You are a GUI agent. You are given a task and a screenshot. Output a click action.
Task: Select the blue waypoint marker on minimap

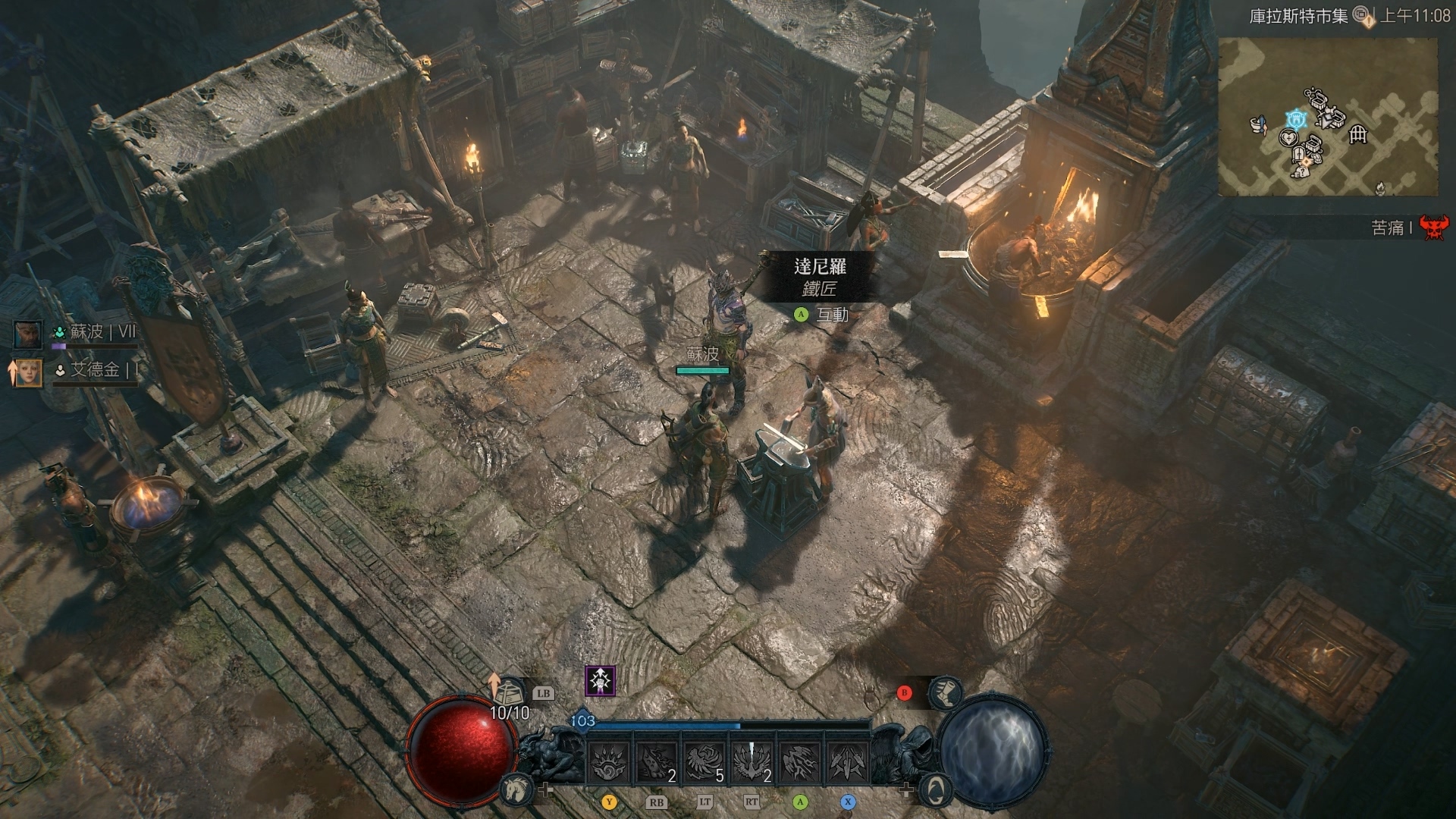[1296, 119]
